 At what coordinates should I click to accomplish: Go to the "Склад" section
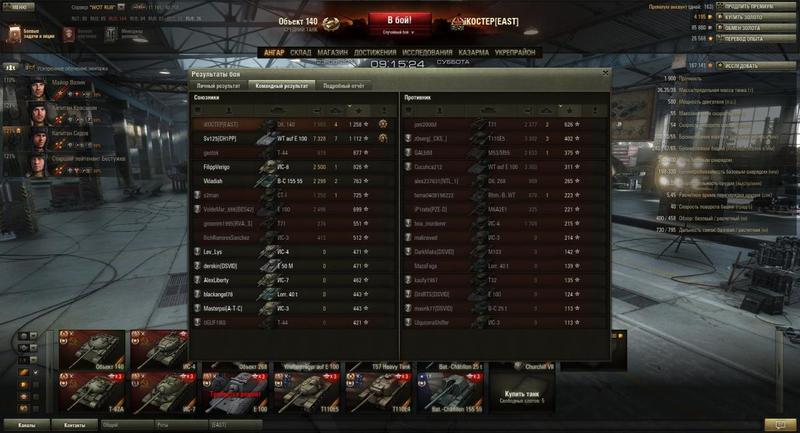302,51
